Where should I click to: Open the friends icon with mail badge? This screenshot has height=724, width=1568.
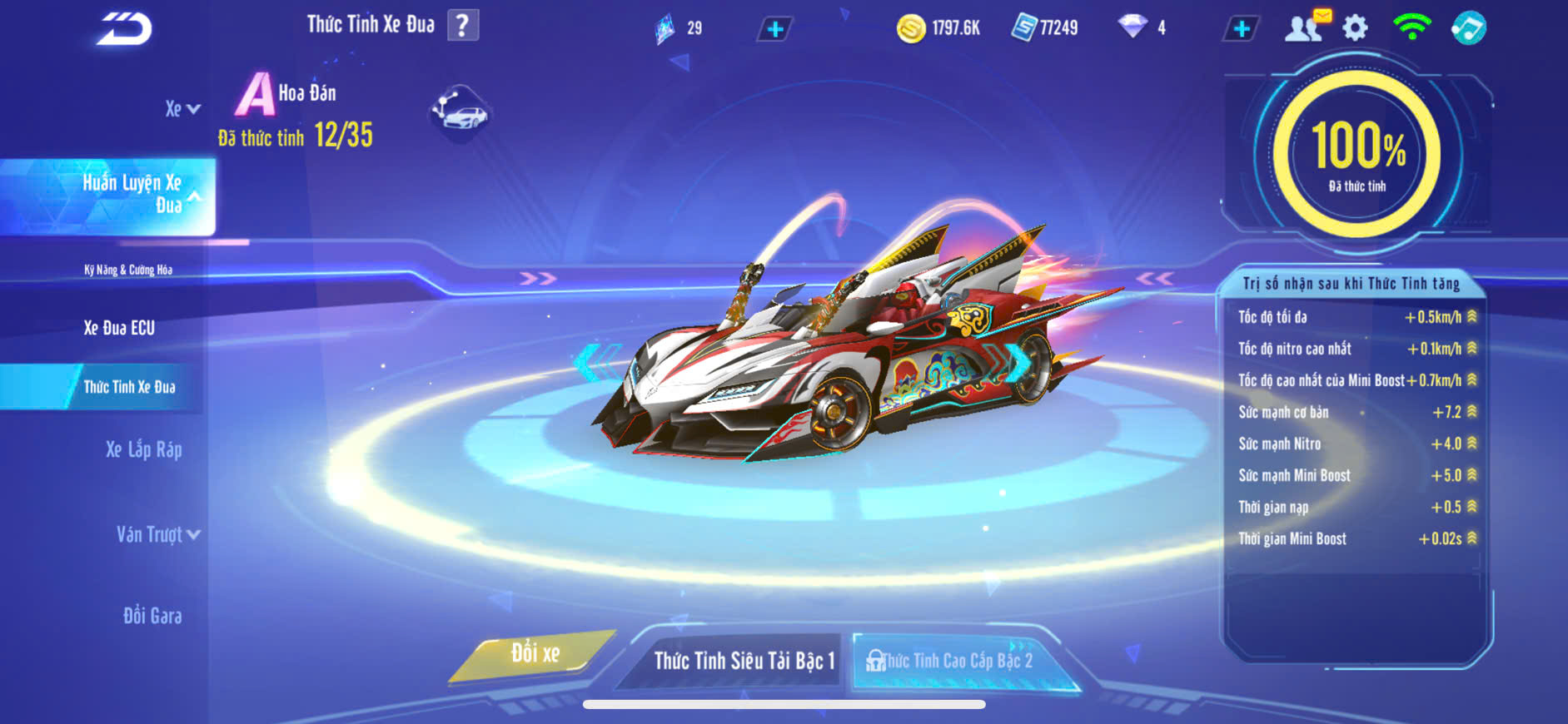(x=1305, y=27)
